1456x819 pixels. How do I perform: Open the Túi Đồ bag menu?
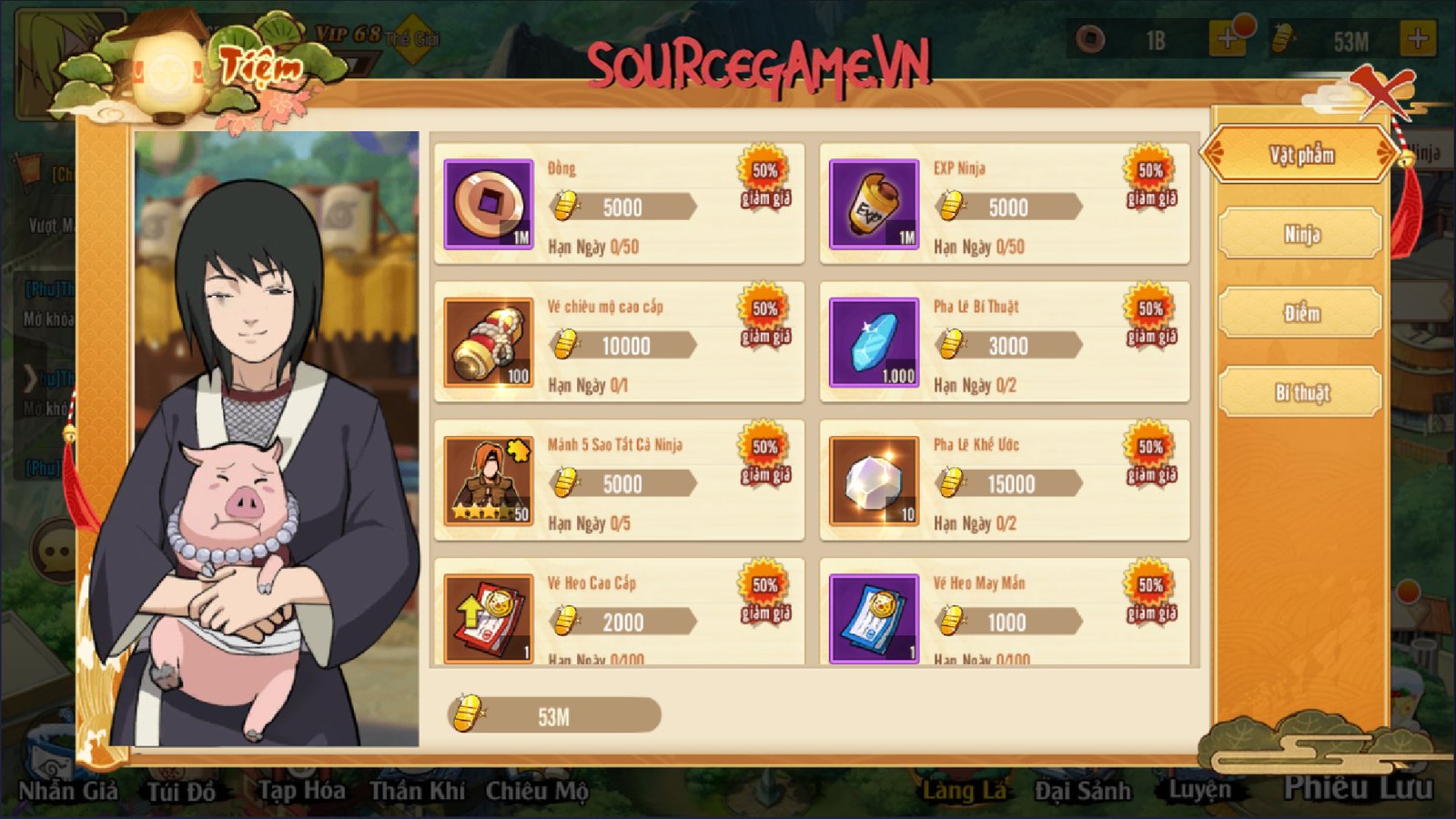(182, 790)
